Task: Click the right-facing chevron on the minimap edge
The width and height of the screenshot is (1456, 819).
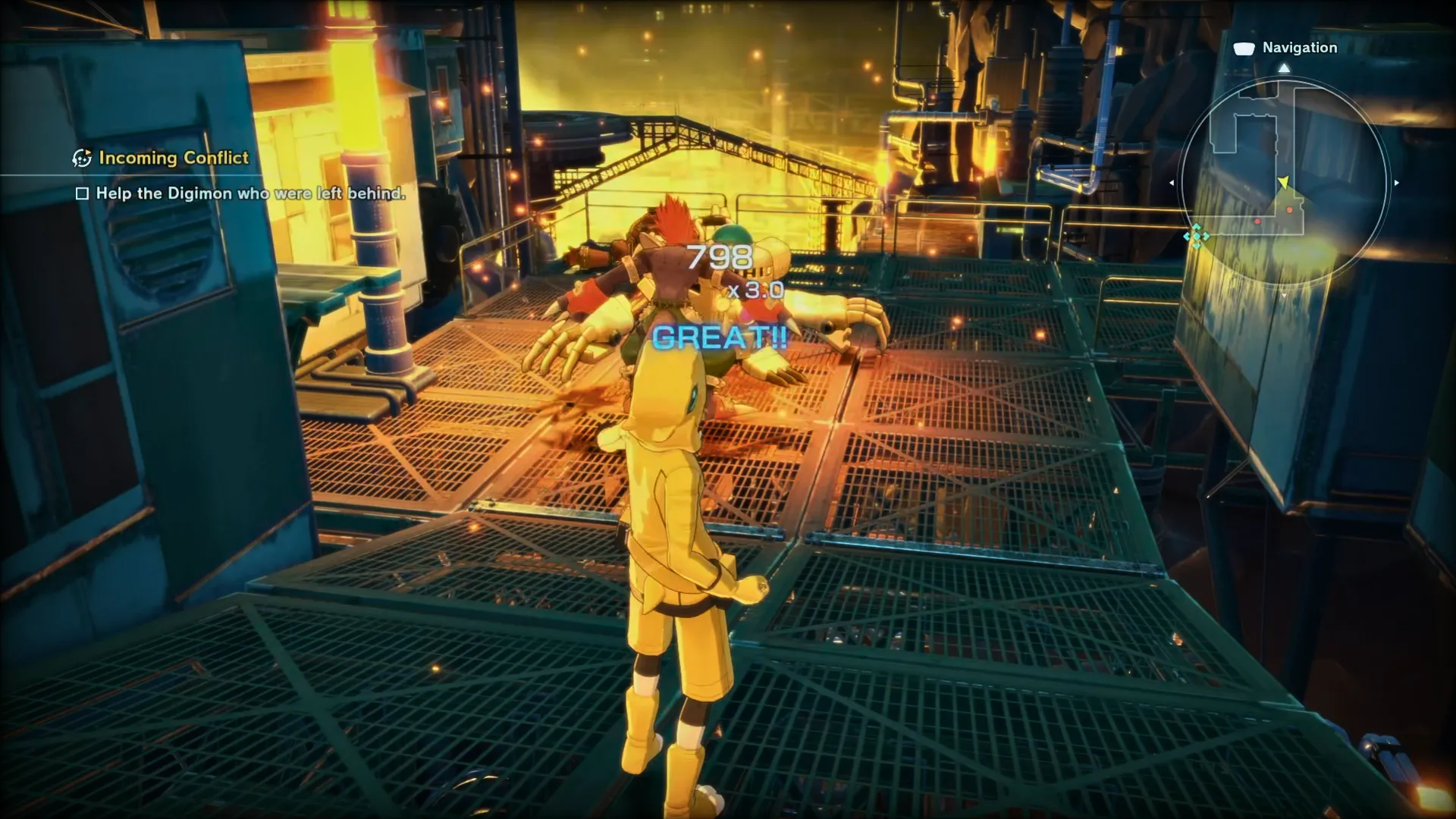Action: pos(1395,183)
